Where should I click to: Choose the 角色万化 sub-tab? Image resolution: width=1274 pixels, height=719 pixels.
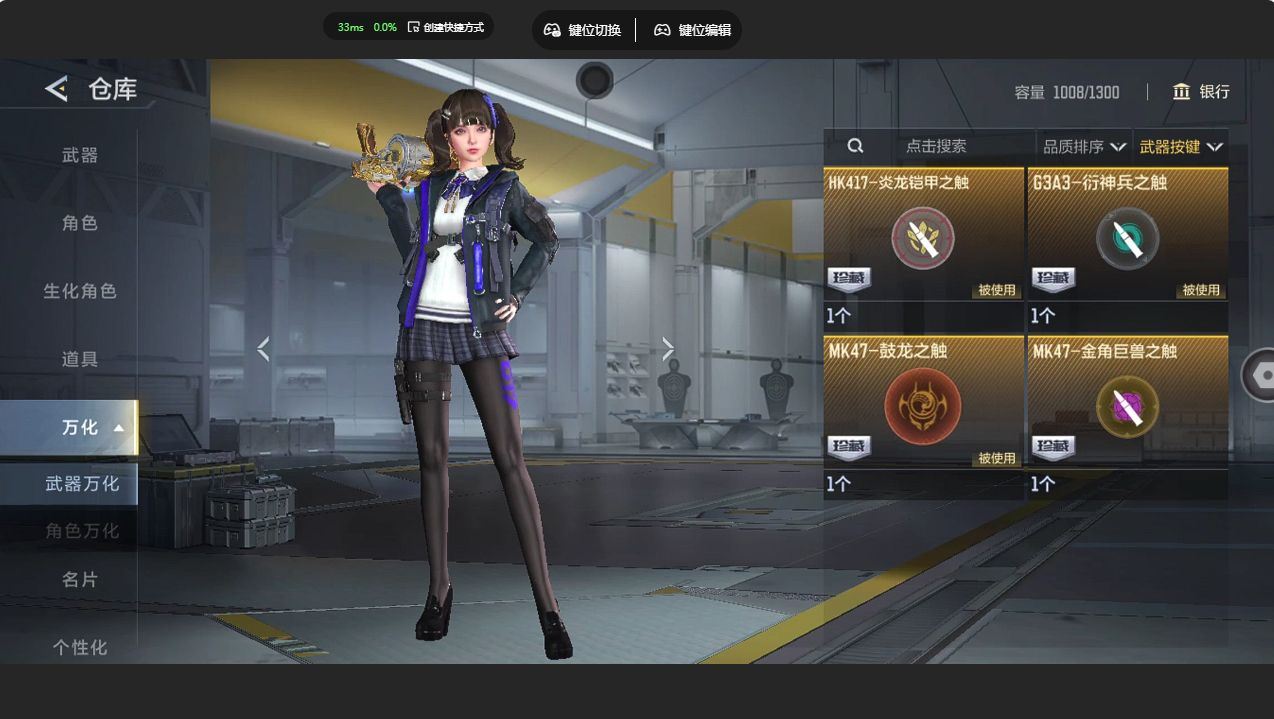[x=82, y=531]
